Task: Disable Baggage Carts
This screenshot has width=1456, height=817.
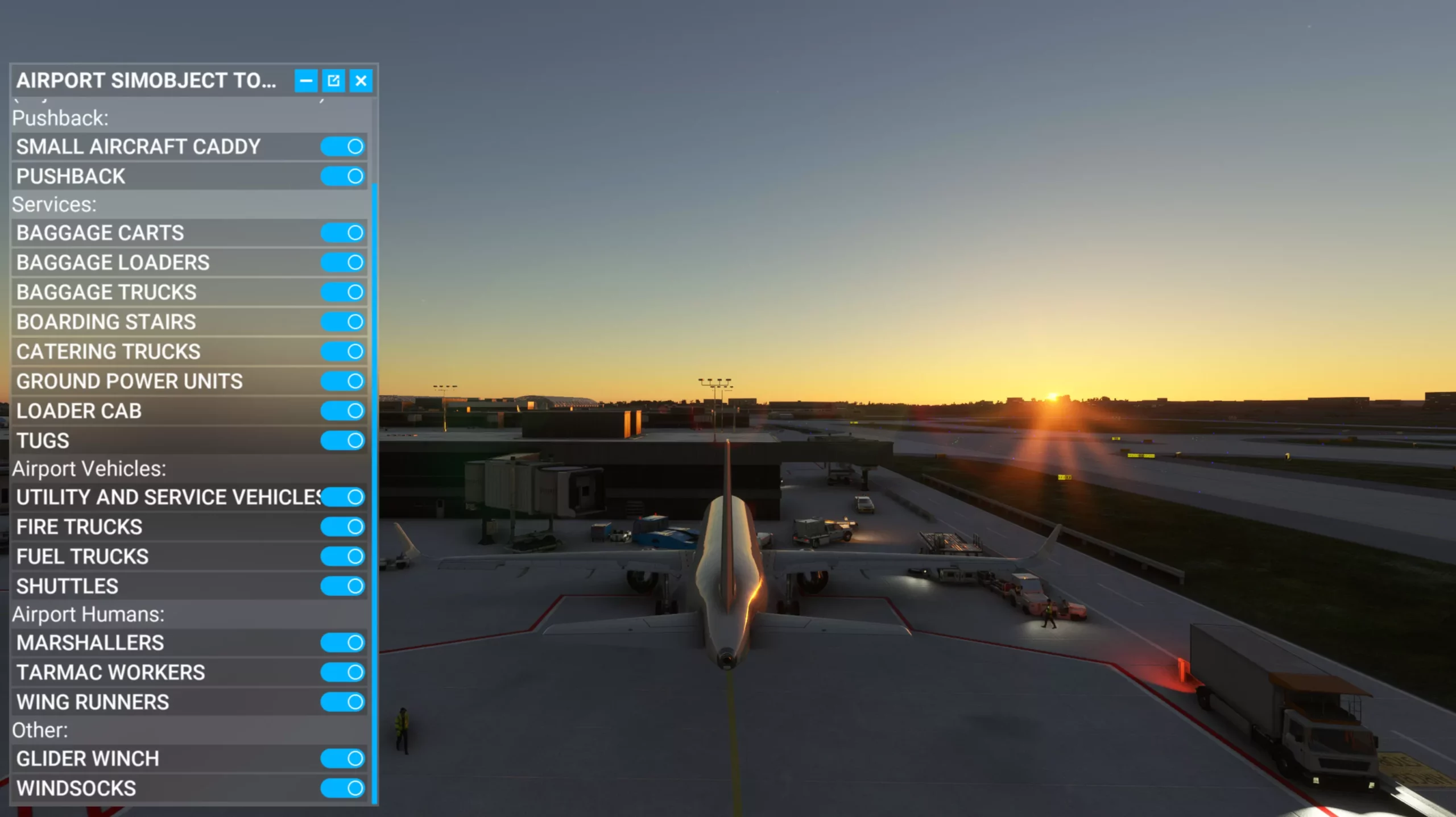Action: pyautogui.click(x=342, y=233)
